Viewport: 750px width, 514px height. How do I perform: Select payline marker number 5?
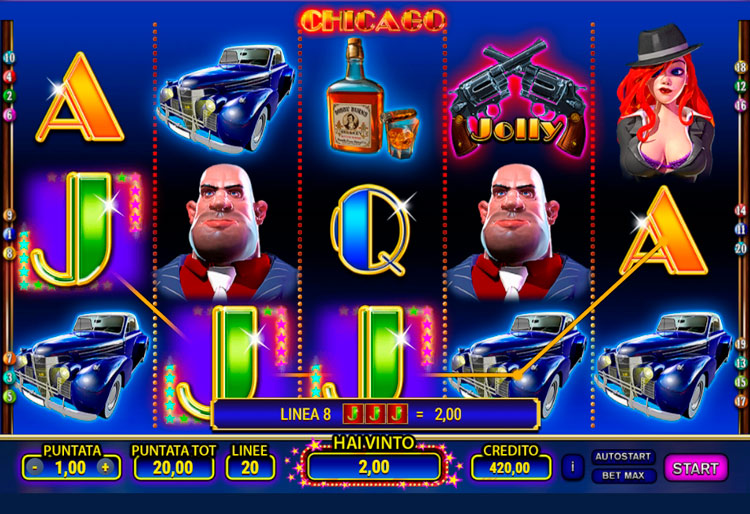[9, 396]
